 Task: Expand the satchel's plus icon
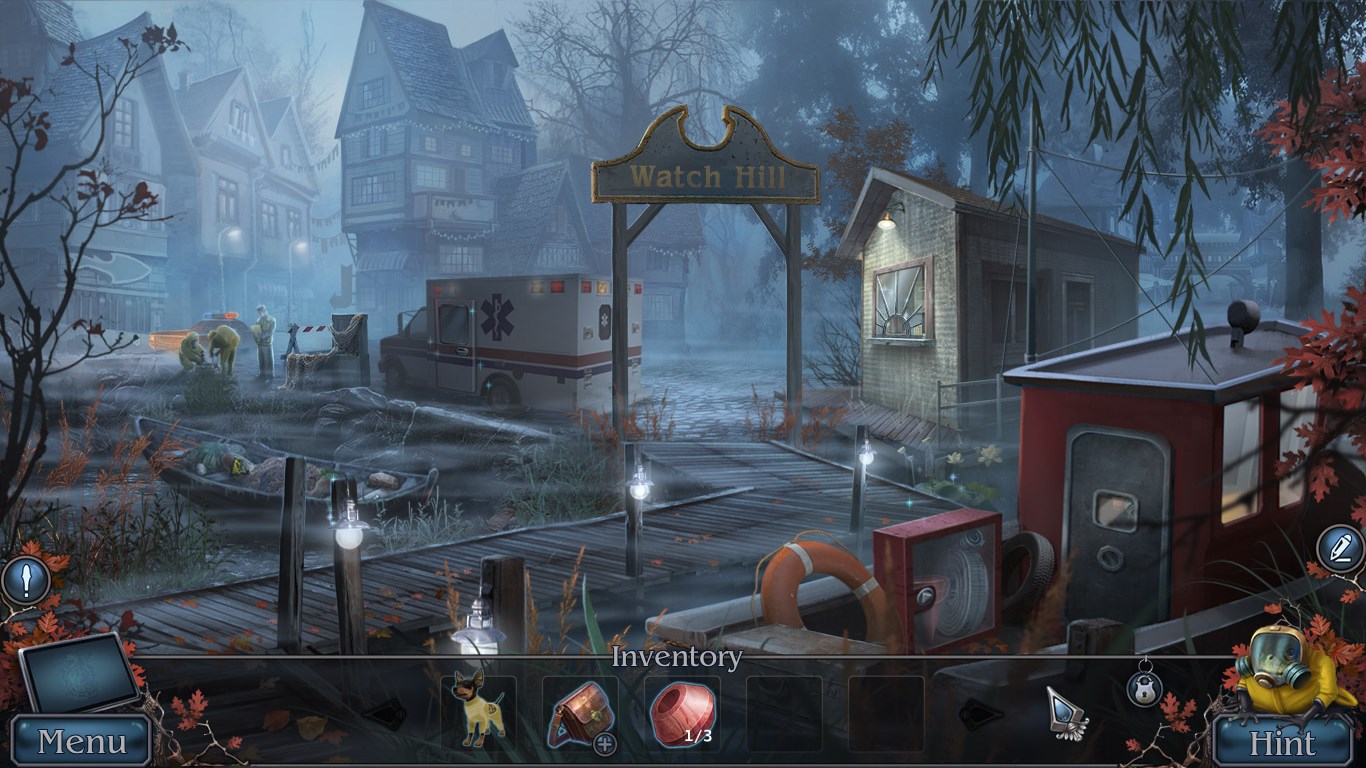point(604,743)
